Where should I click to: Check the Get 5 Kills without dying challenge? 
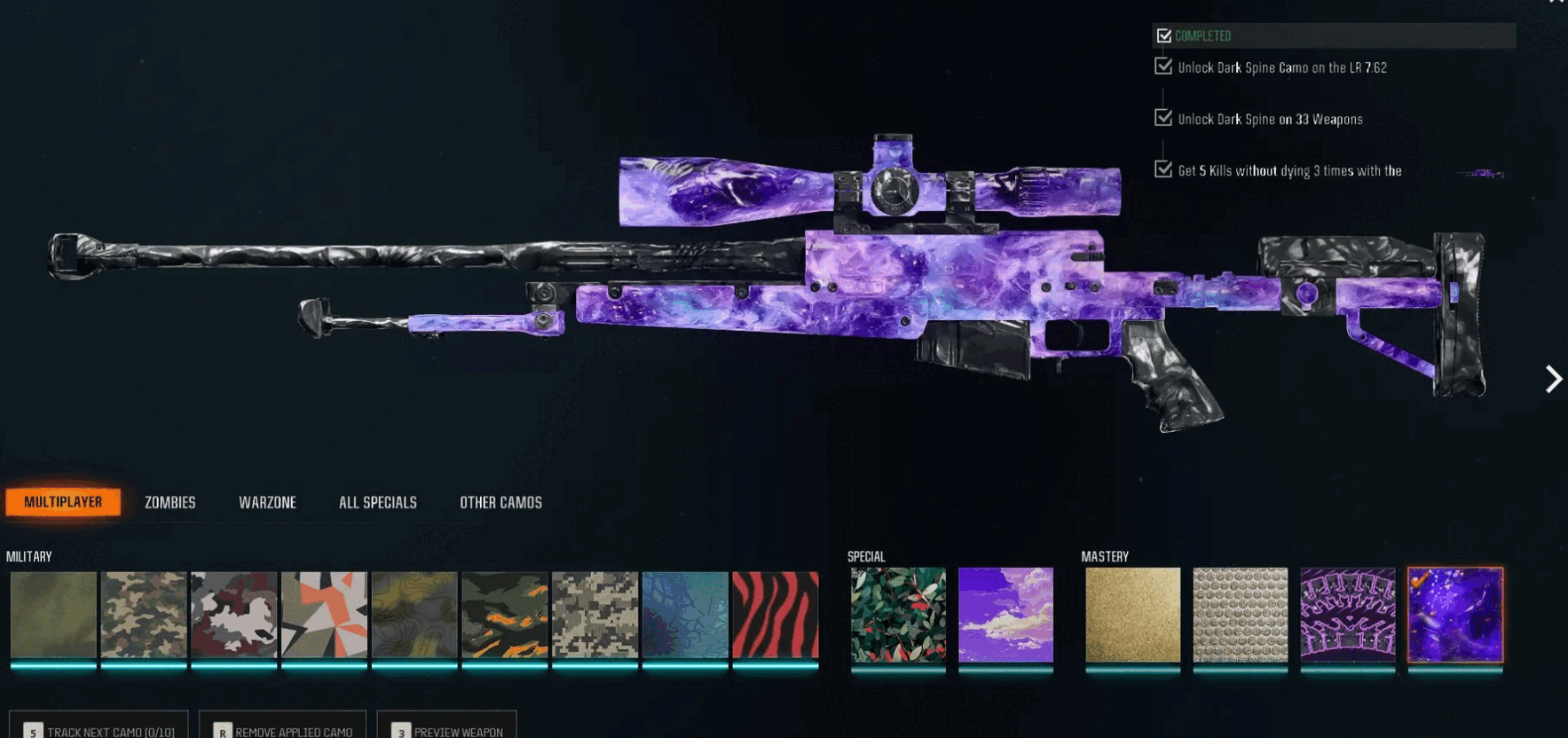click(1163, 169)
